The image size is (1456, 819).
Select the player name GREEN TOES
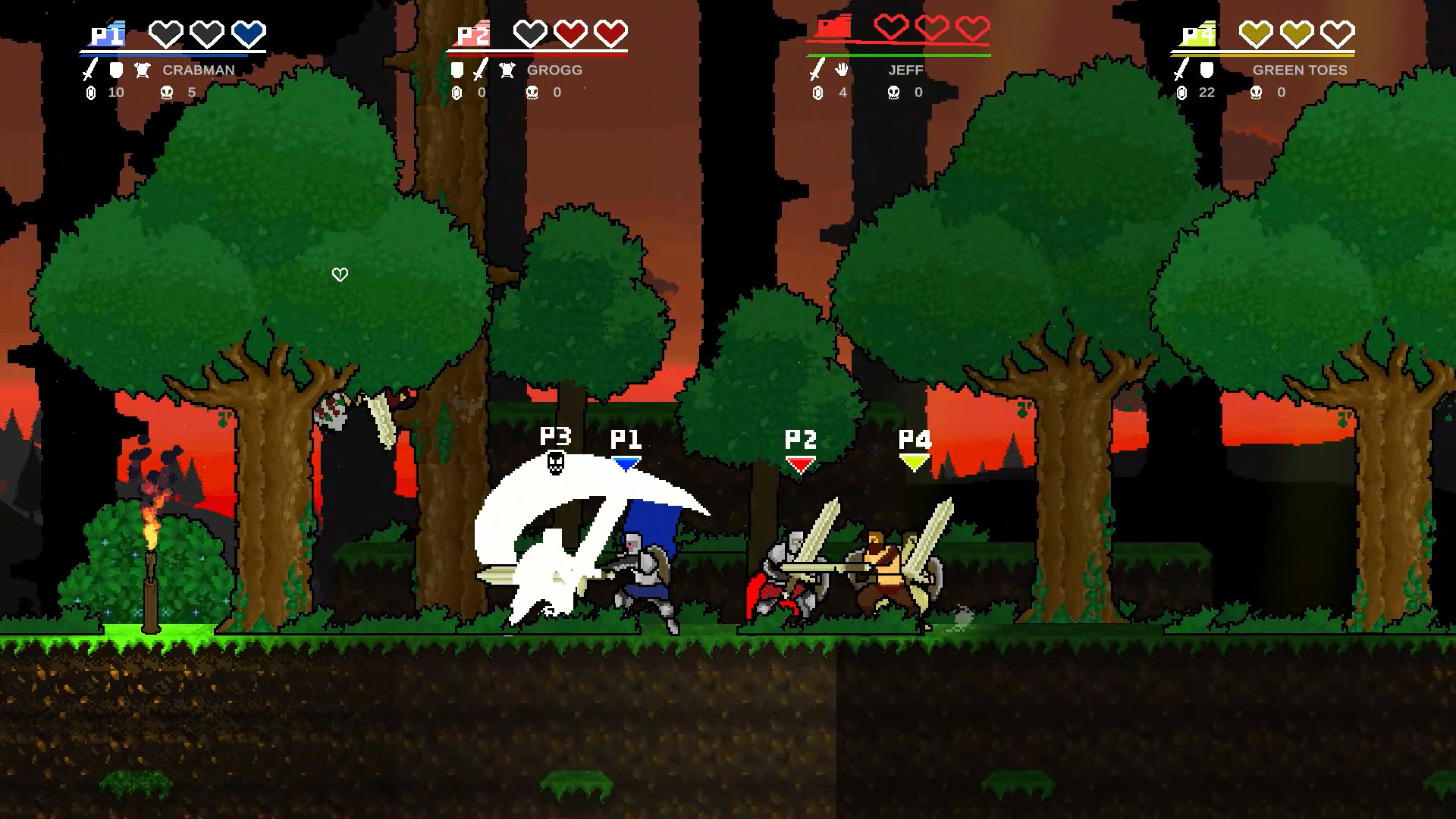click(x=1298, y=71)
